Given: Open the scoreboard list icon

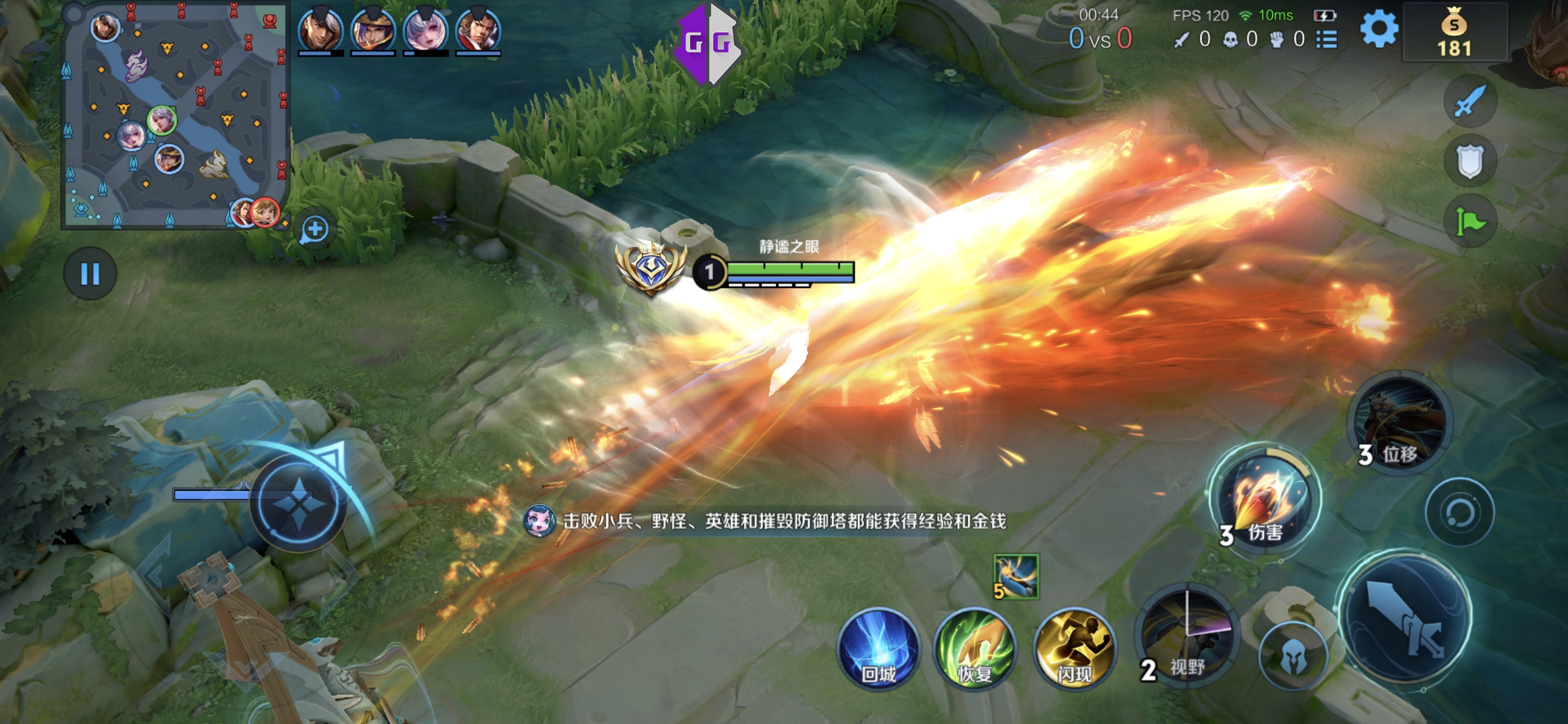Looking at the screenshot, I should click(x=1327, y=40).
